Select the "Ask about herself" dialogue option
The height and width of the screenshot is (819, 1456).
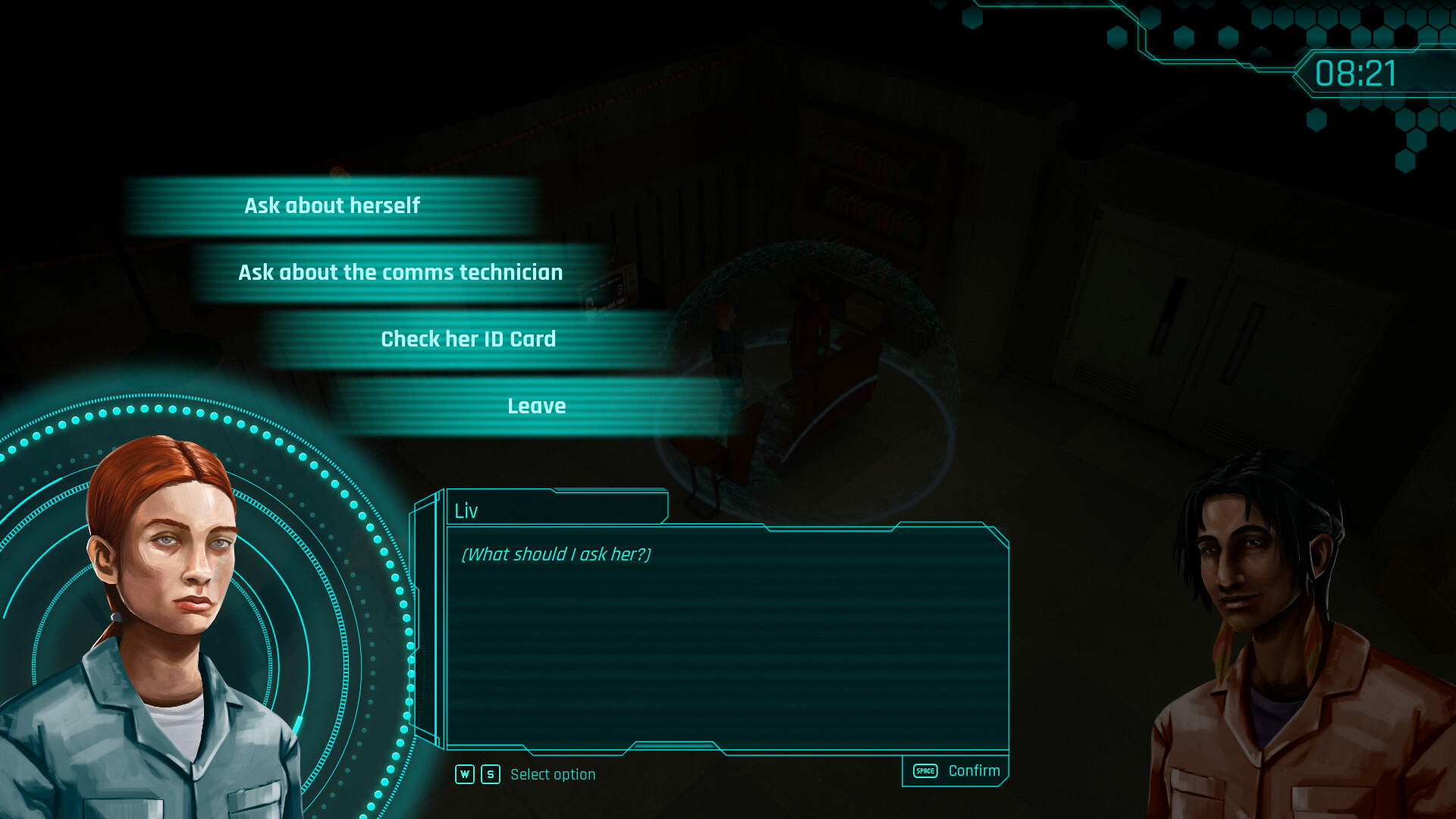332,205
